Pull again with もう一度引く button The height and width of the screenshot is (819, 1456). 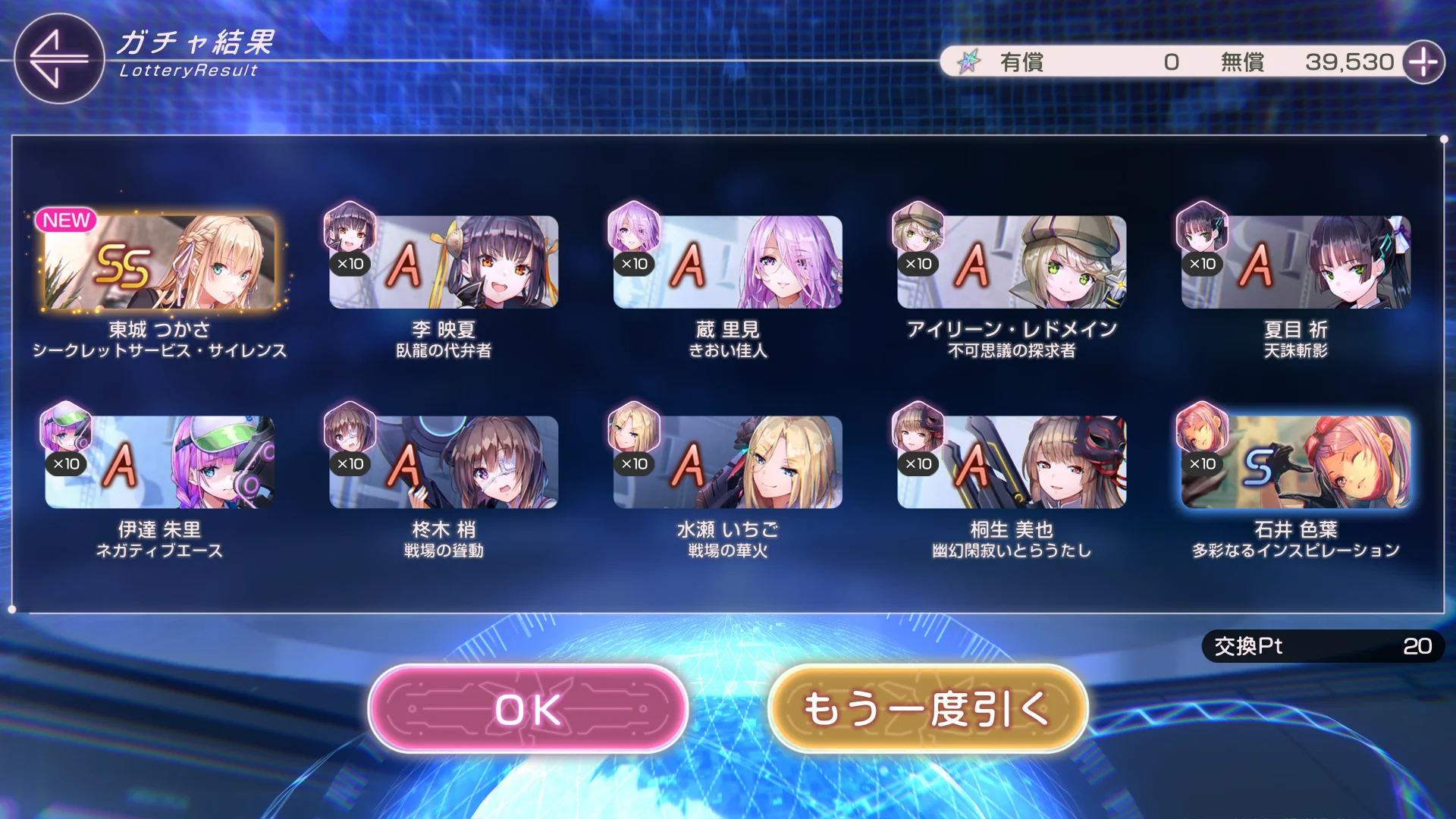click(927, 709)
